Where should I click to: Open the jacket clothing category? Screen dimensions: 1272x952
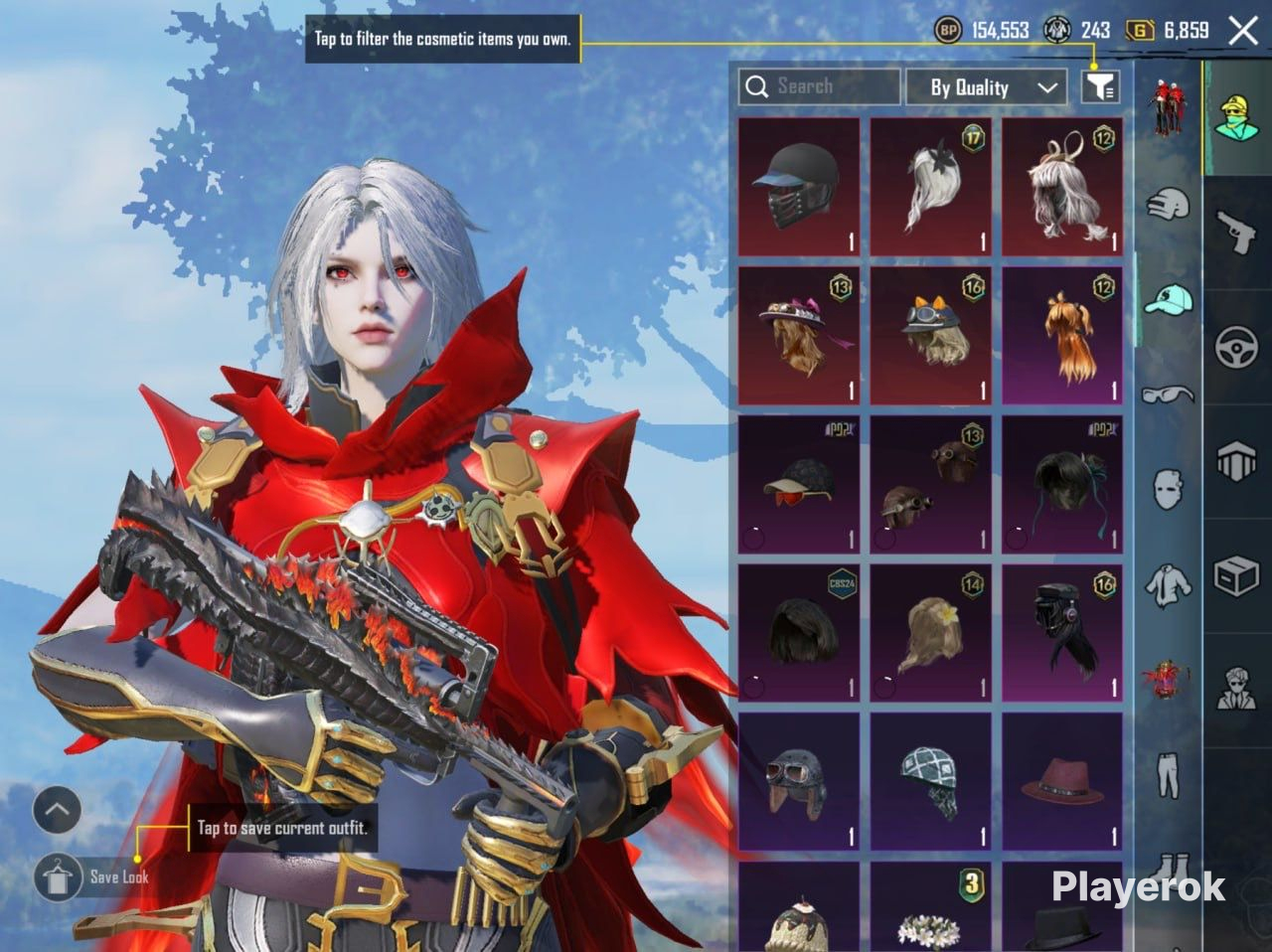pos(1169,584)
